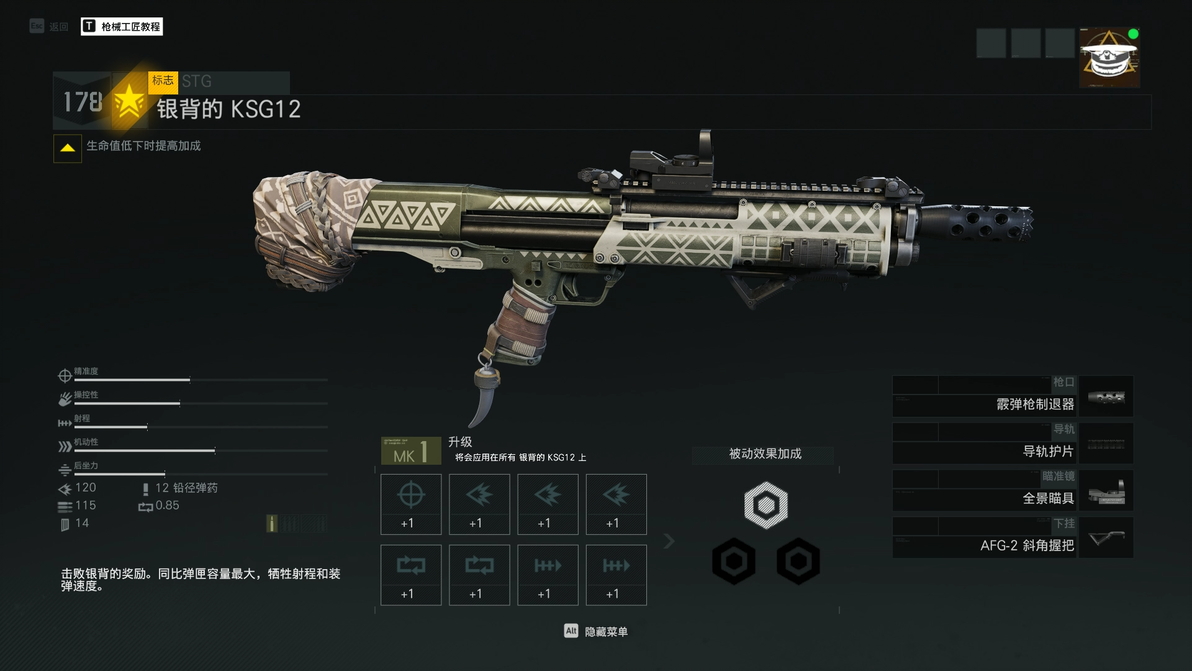The width and height of the screenshot is (1192, 671).
Task: Open the 枪械工匠教程 gunsmith tutorial
Action: pos(122,27)
